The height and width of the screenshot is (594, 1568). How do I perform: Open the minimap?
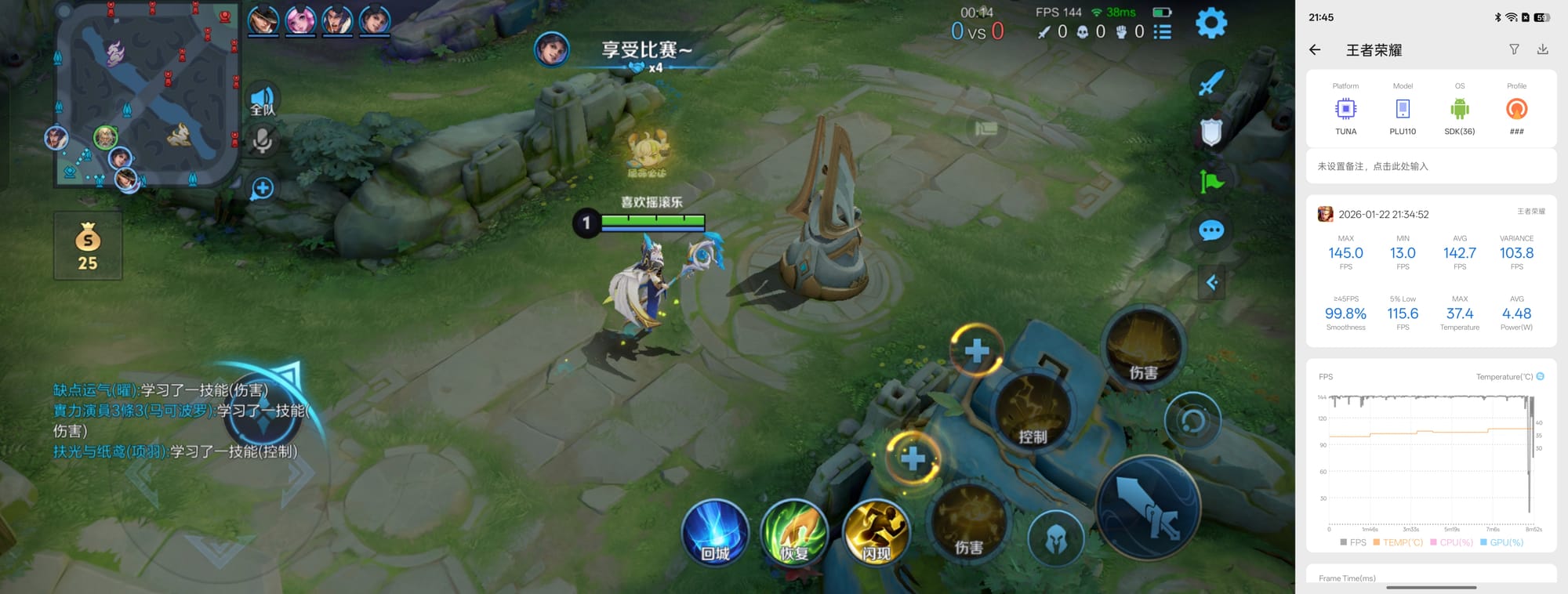point(146,94)
